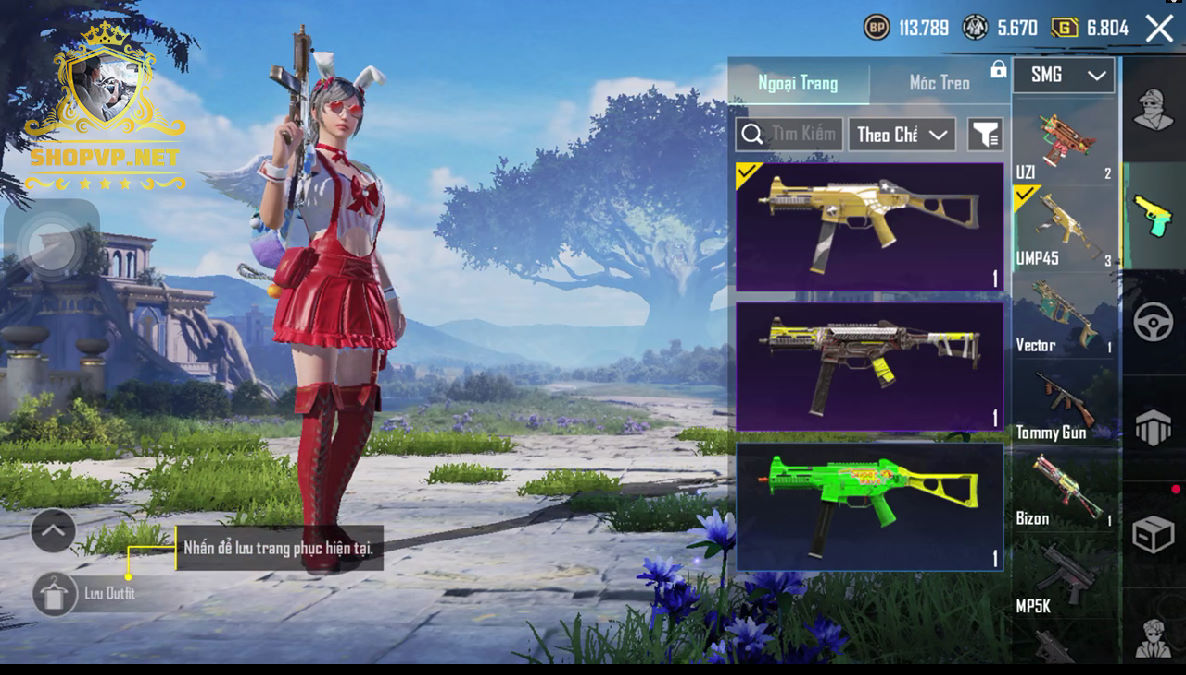Select MP5K in the weapon list
This screenshot has width=1186, height=675.
point(1064,577)
